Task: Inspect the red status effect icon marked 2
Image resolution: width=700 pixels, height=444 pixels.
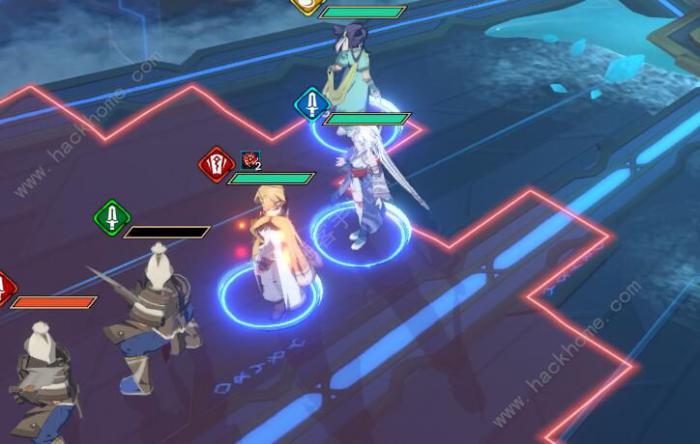Action: click(x=249, y=160)
